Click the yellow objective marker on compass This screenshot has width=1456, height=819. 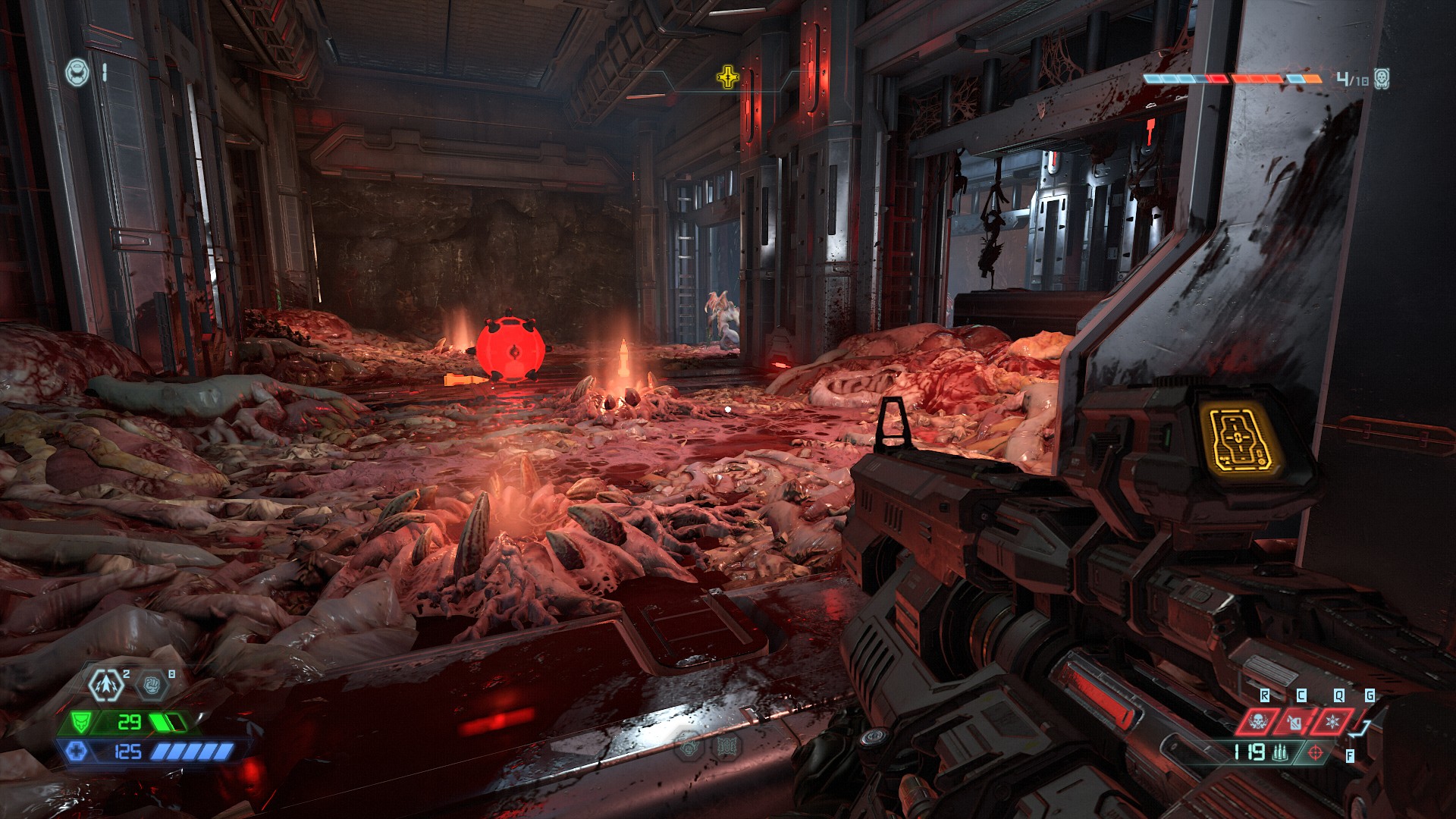(x=728, y=77)
